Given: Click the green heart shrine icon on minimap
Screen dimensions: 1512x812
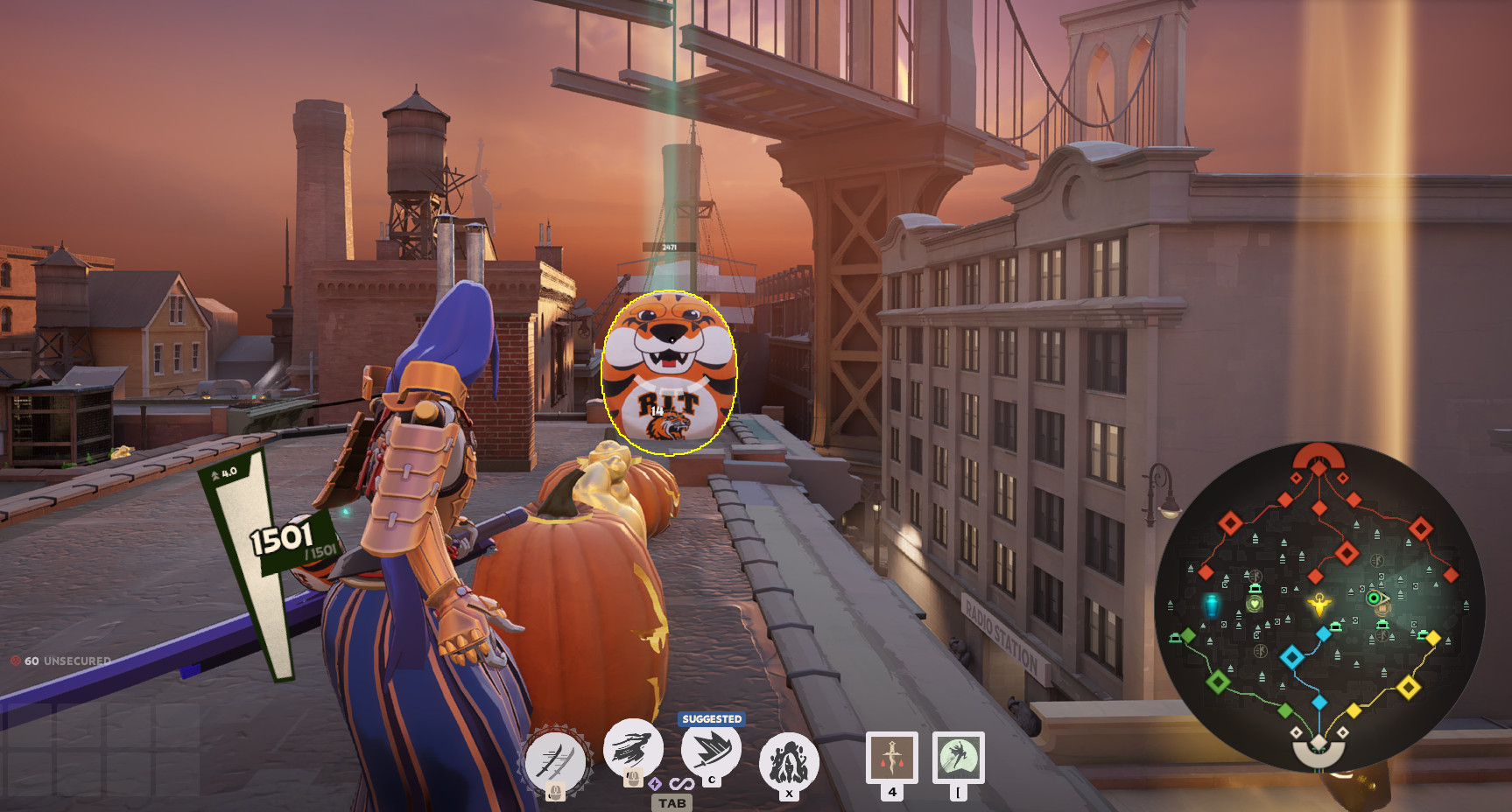Looking at the screenshot, I should point(1254,603).
